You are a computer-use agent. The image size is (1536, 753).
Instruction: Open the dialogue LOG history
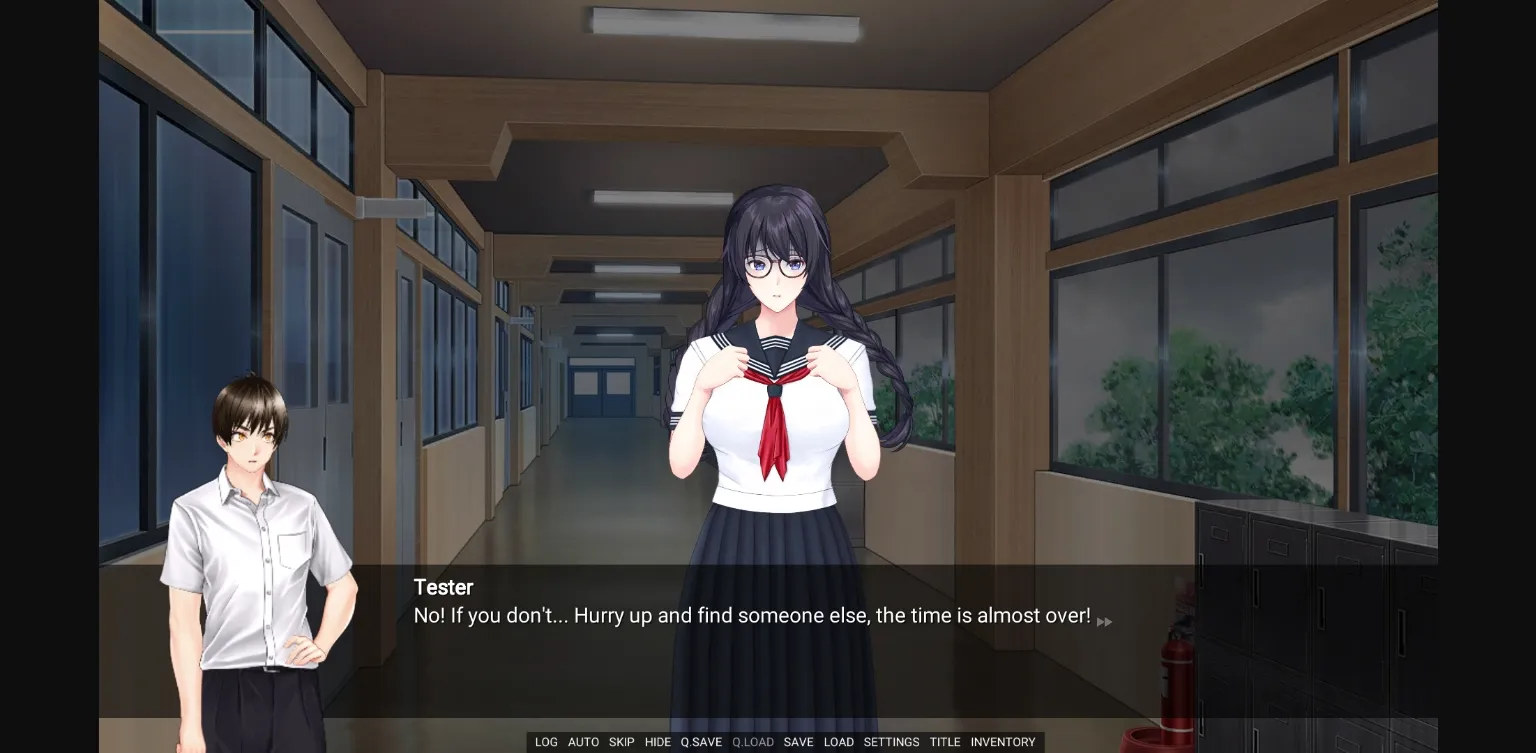546,742
